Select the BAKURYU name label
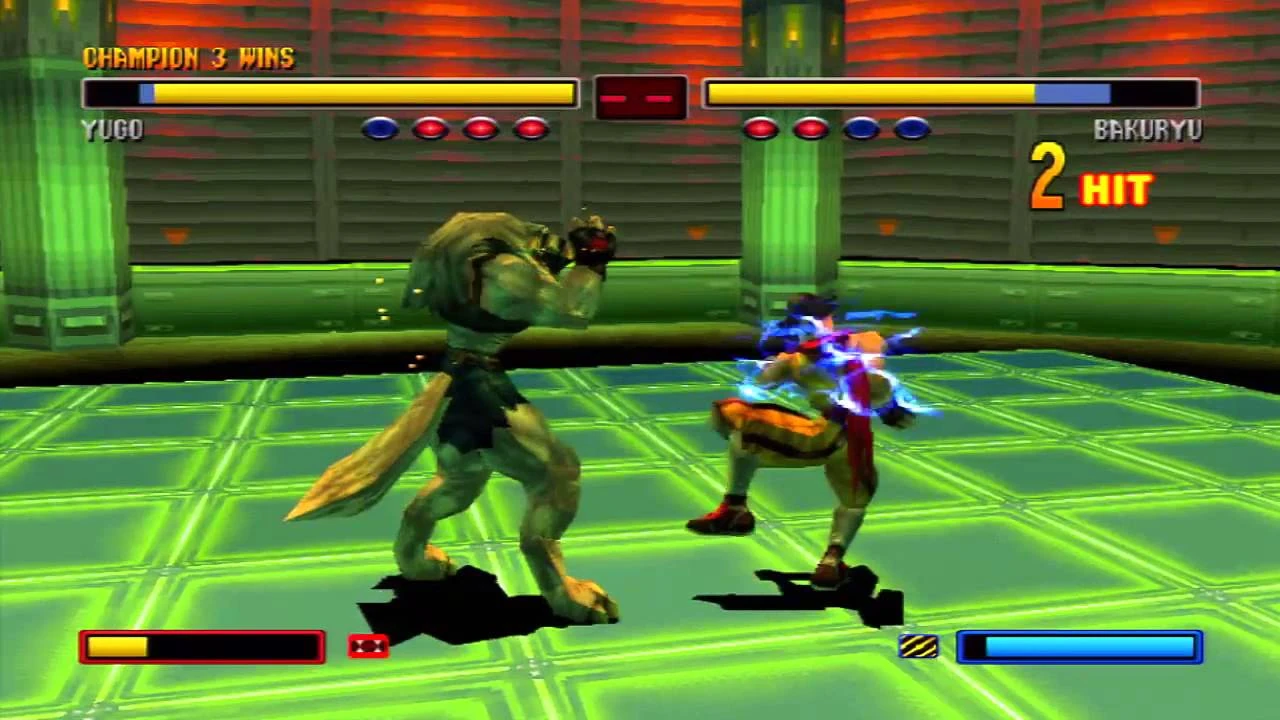 click(1151, 129)
